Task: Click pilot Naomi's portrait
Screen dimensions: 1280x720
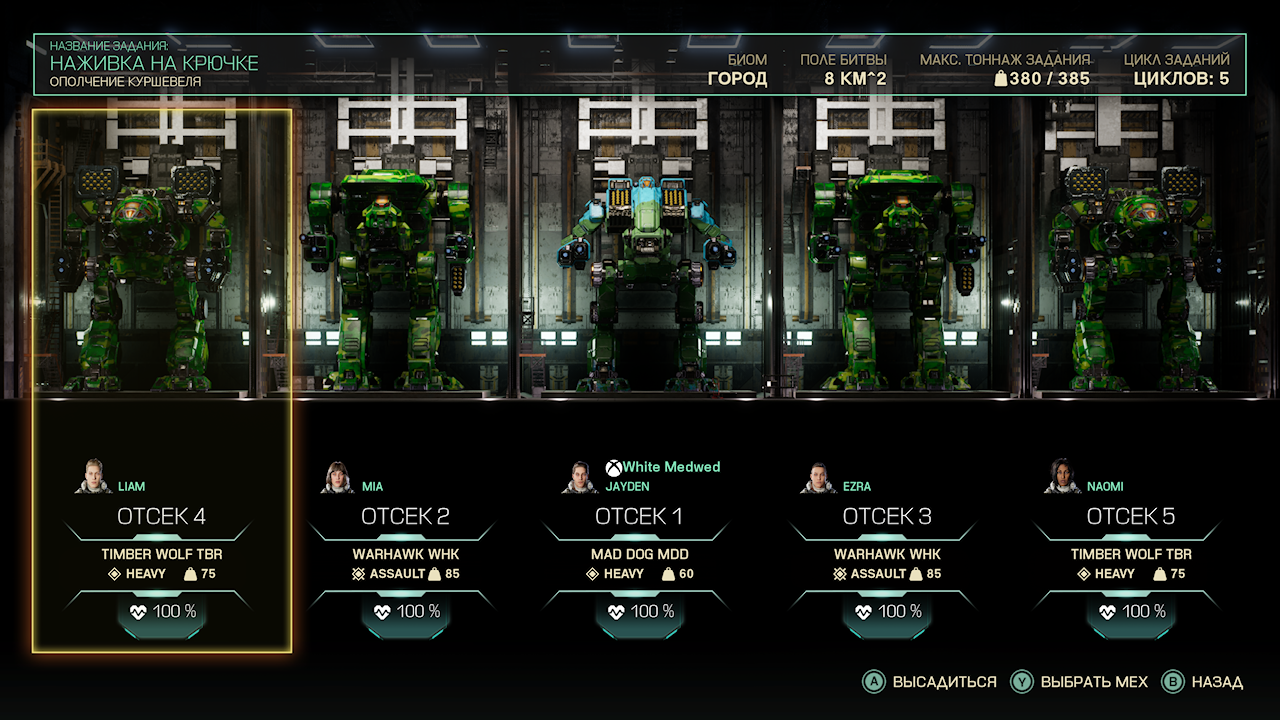Action: point(1062,477)
